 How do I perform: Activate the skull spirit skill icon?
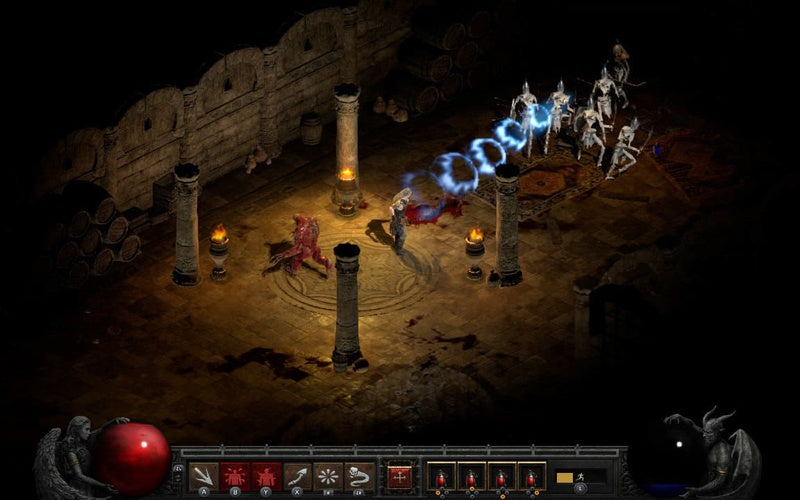coord(359,475)
